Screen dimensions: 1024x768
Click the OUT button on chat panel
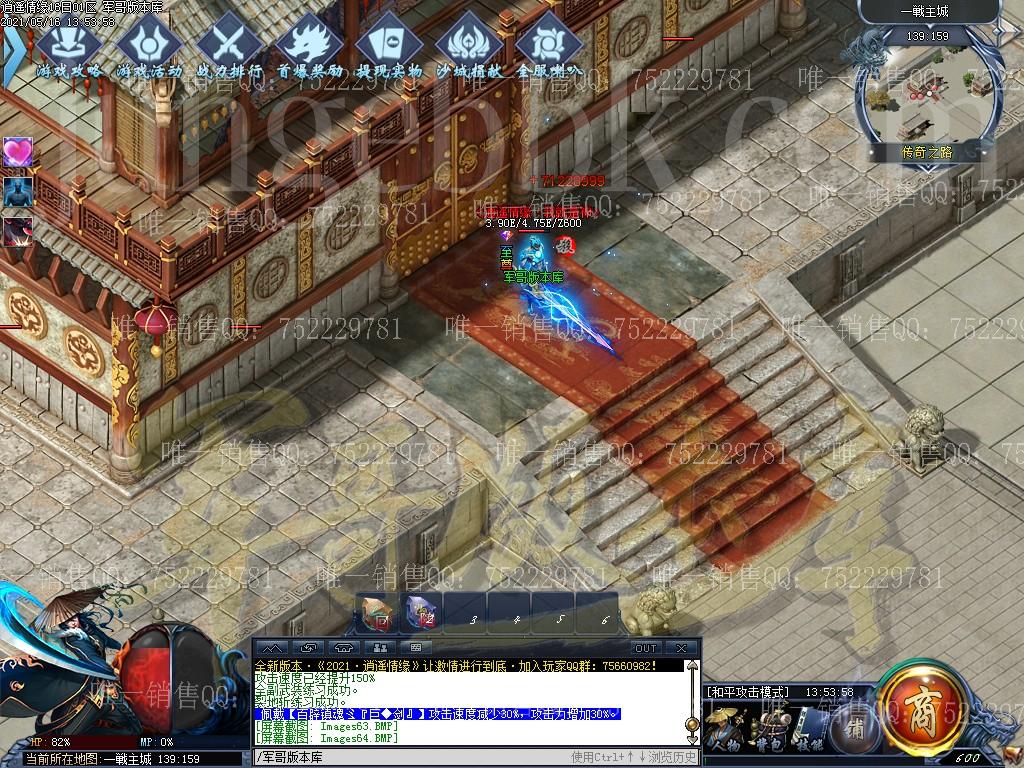646,648
